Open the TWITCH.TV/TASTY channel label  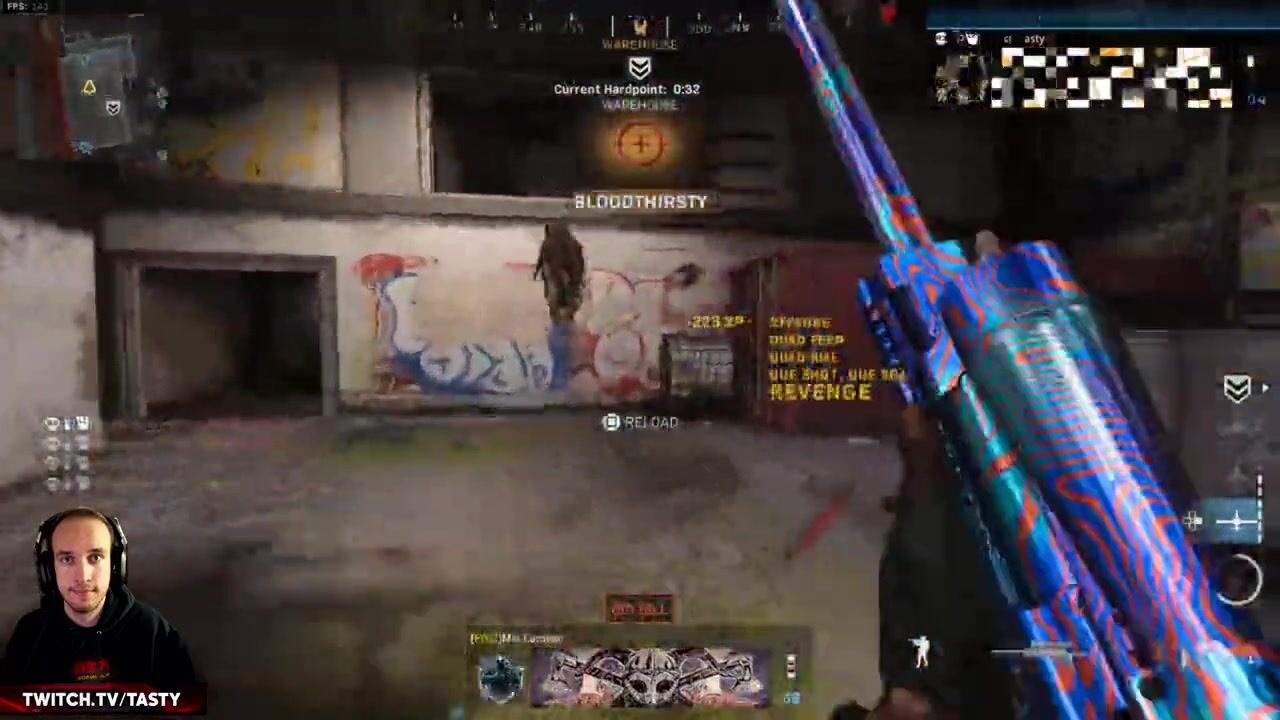102,699
